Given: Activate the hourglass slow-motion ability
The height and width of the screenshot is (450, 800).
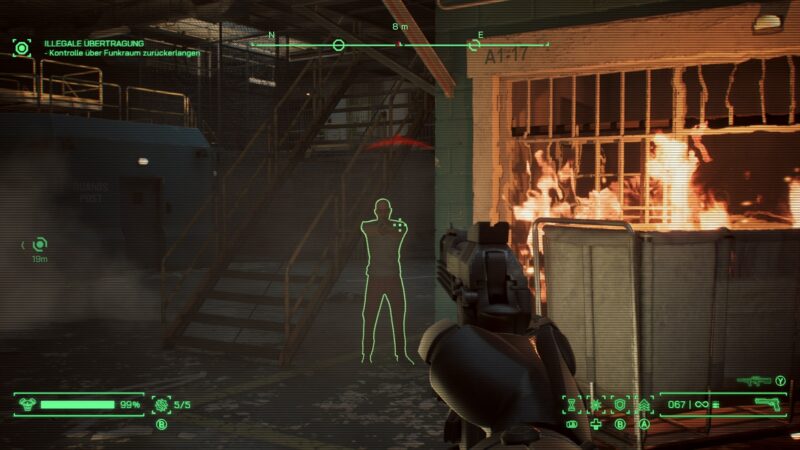Looking at the screenshot, I should pos(573,404).
